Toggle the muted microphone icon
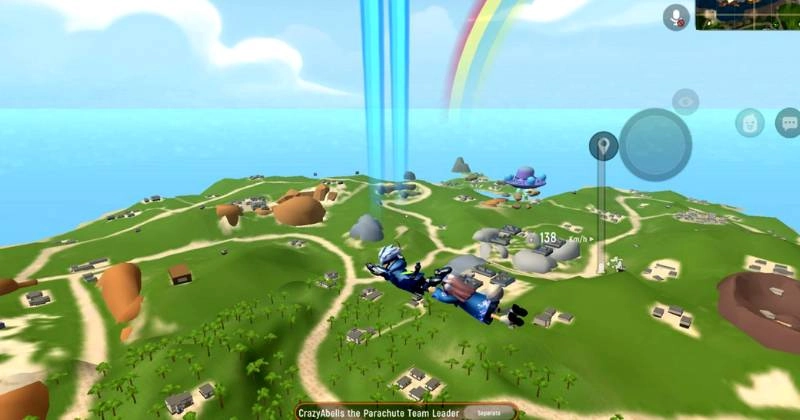This screenshot has height=420, width=800. (677, 16)
